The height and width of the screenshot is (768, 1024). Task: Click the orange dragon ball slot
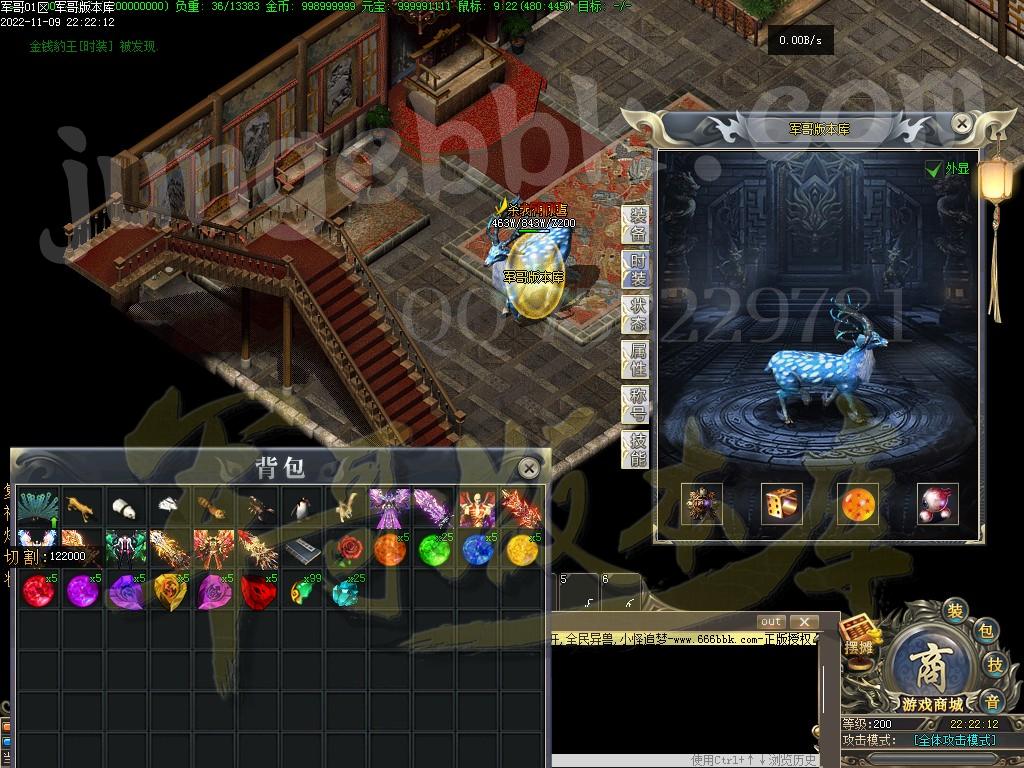pyautogui.click(x=859, y=505)
